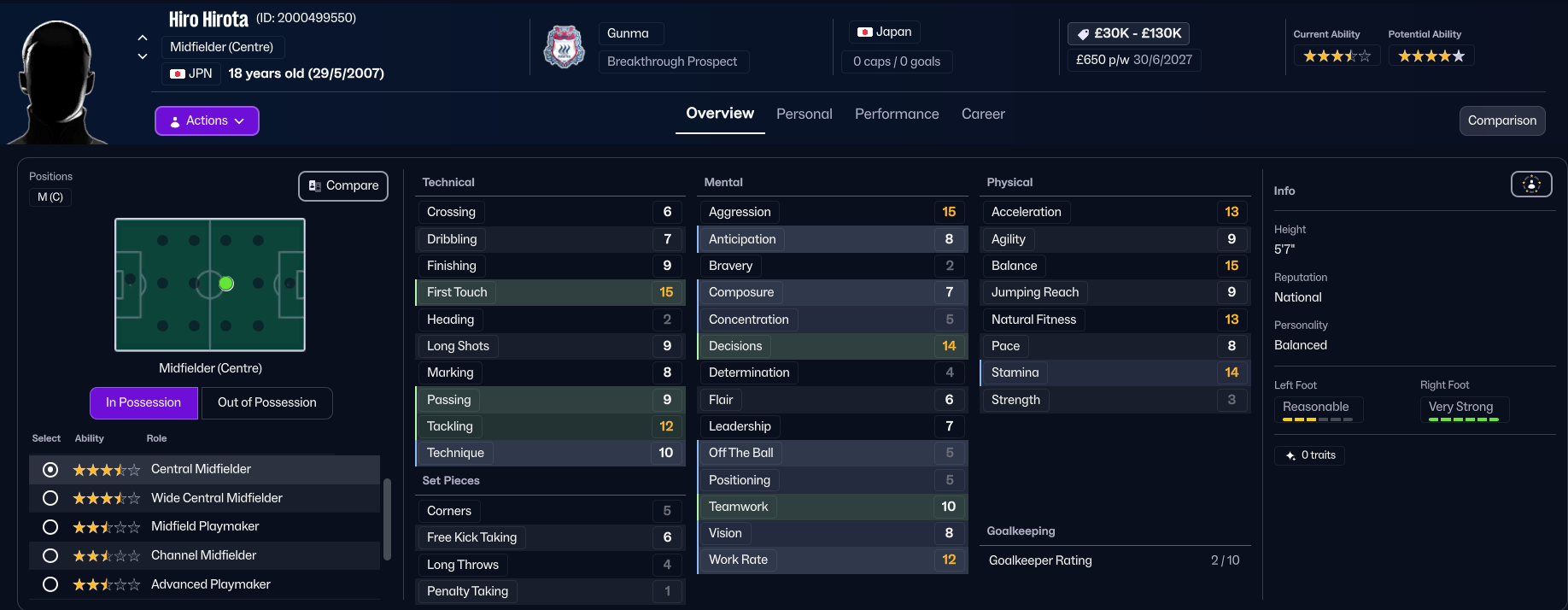Screen dimensions: 1568x610
Task: Go to the next player using down arrow
Action: [x=143, y=56]
